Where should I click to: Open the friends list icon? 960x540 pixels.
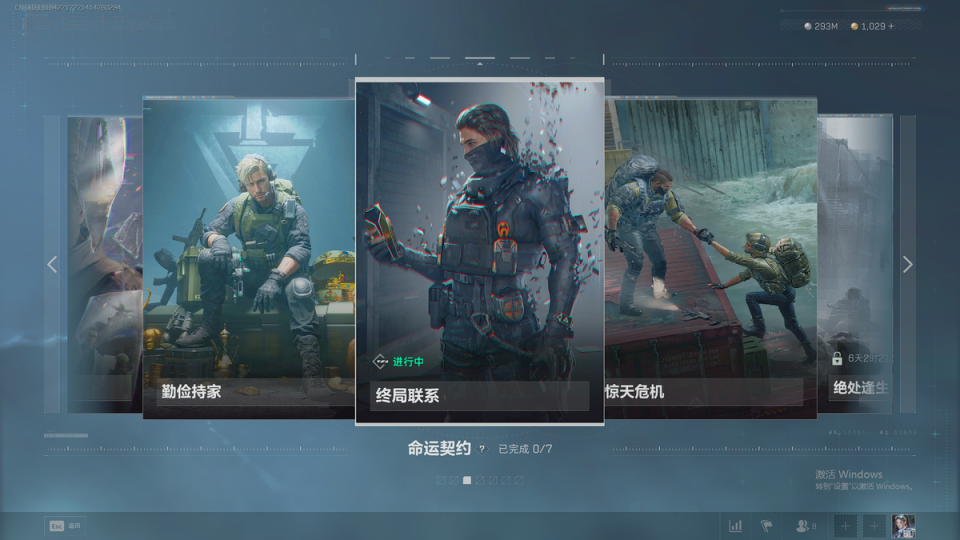pos(804,525)
